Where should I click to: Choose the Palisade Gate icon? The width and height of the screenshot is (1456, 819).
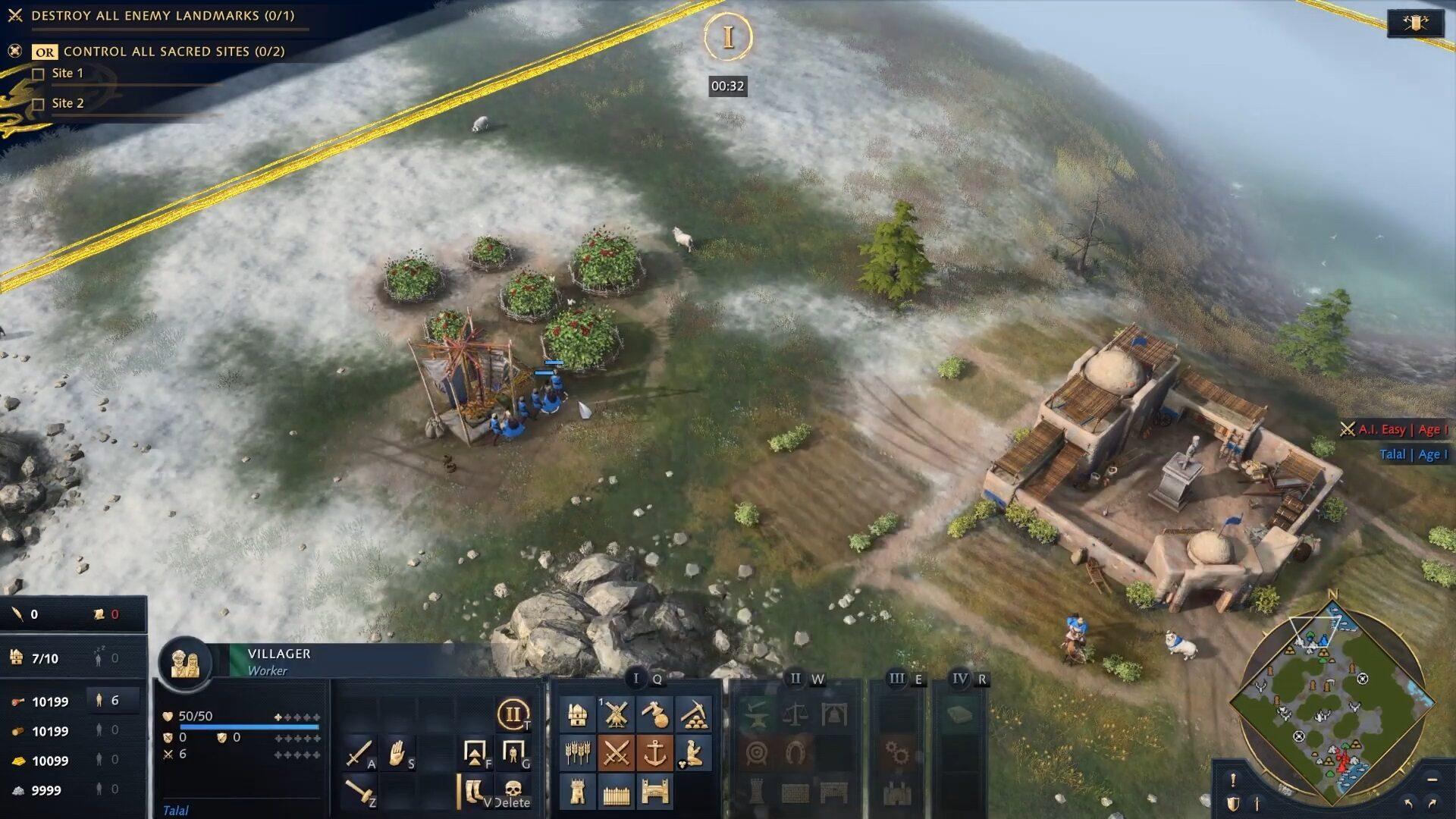coord(654,792)
